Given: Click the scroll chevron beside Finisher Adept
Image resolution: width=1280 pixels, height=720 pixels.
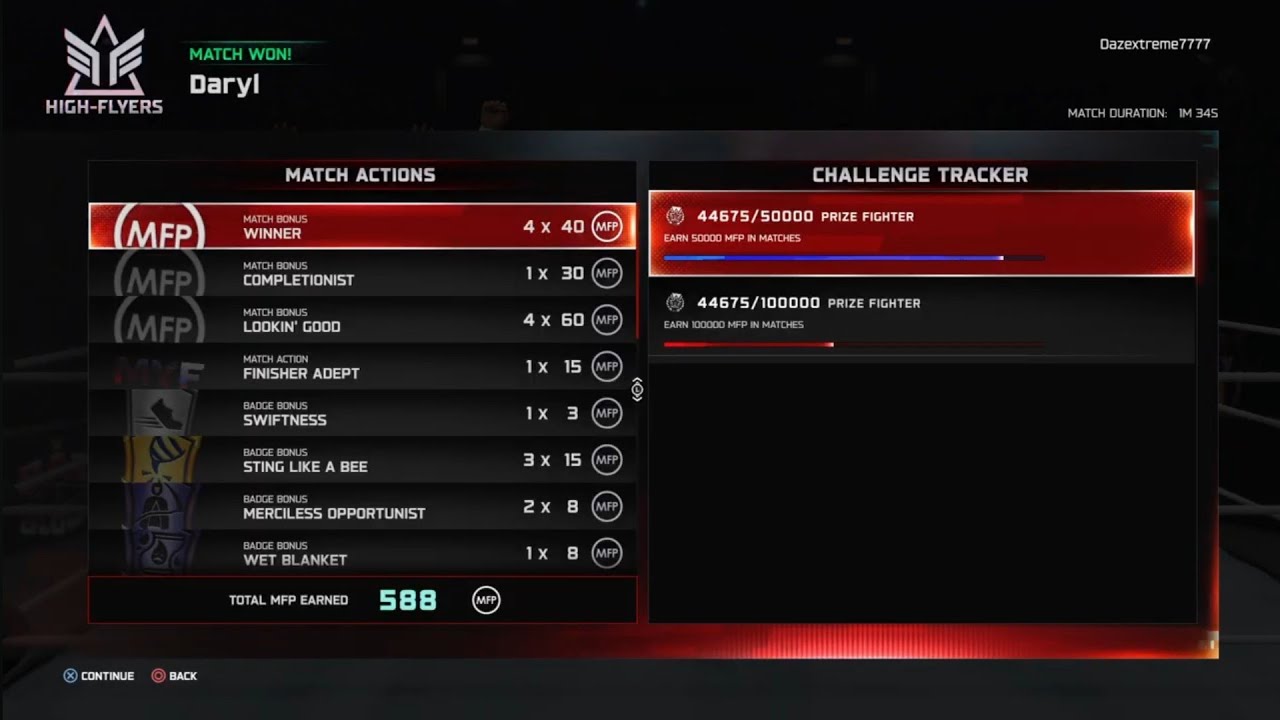Looking at the screenshot, I should coord(637,390).
